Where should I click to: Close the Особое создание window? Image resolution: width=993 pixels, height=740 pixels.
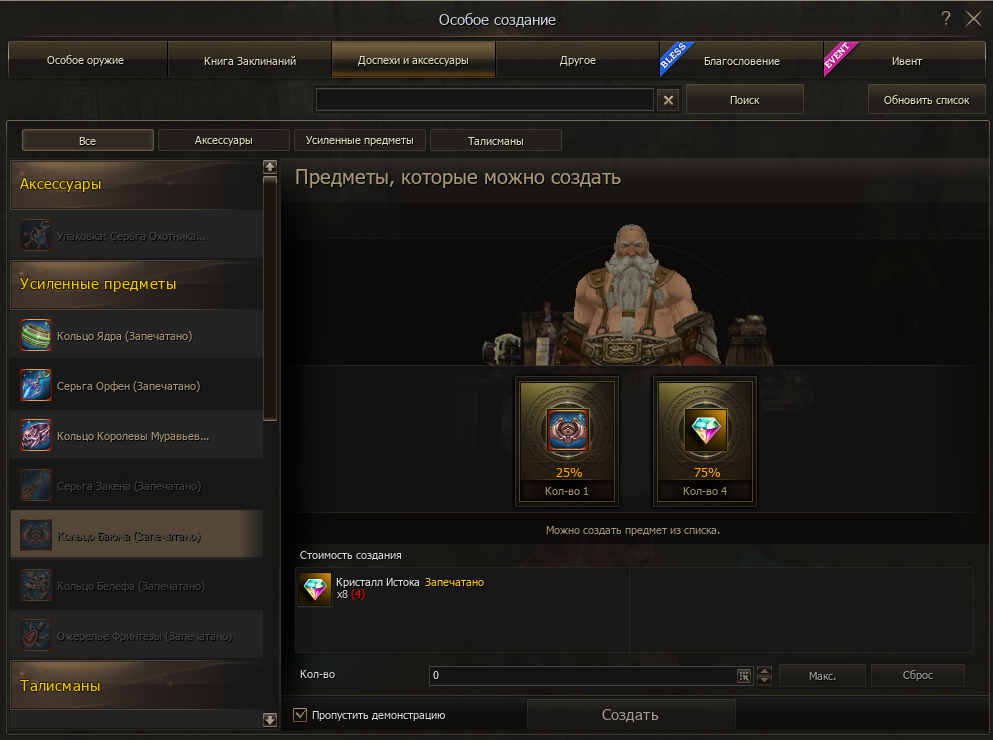tap(973, 19)
